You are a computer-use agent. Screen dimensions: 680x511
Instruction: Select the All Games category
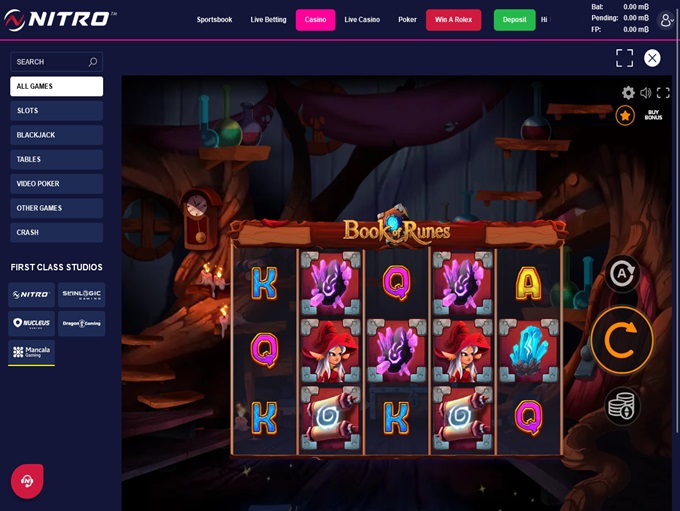click(x=56, y=86)
